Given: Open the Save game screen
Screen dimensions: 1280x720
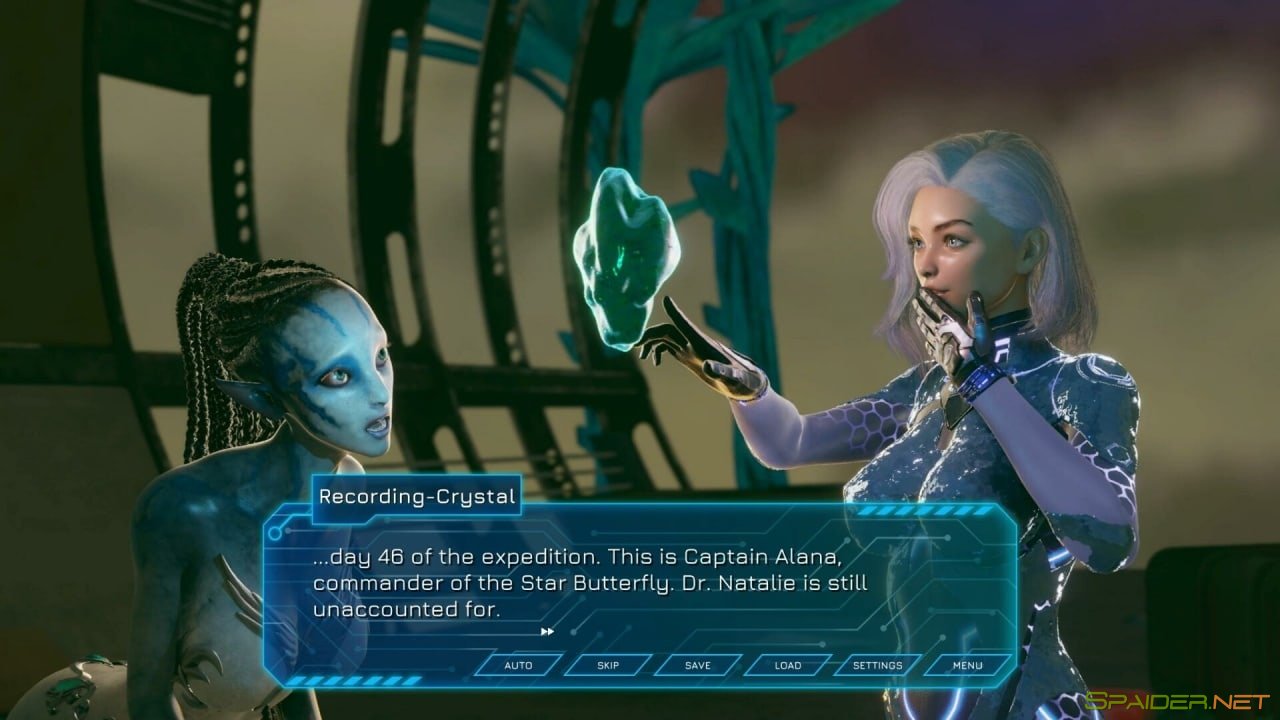Looking at the screenshot, I should (698, 665).
